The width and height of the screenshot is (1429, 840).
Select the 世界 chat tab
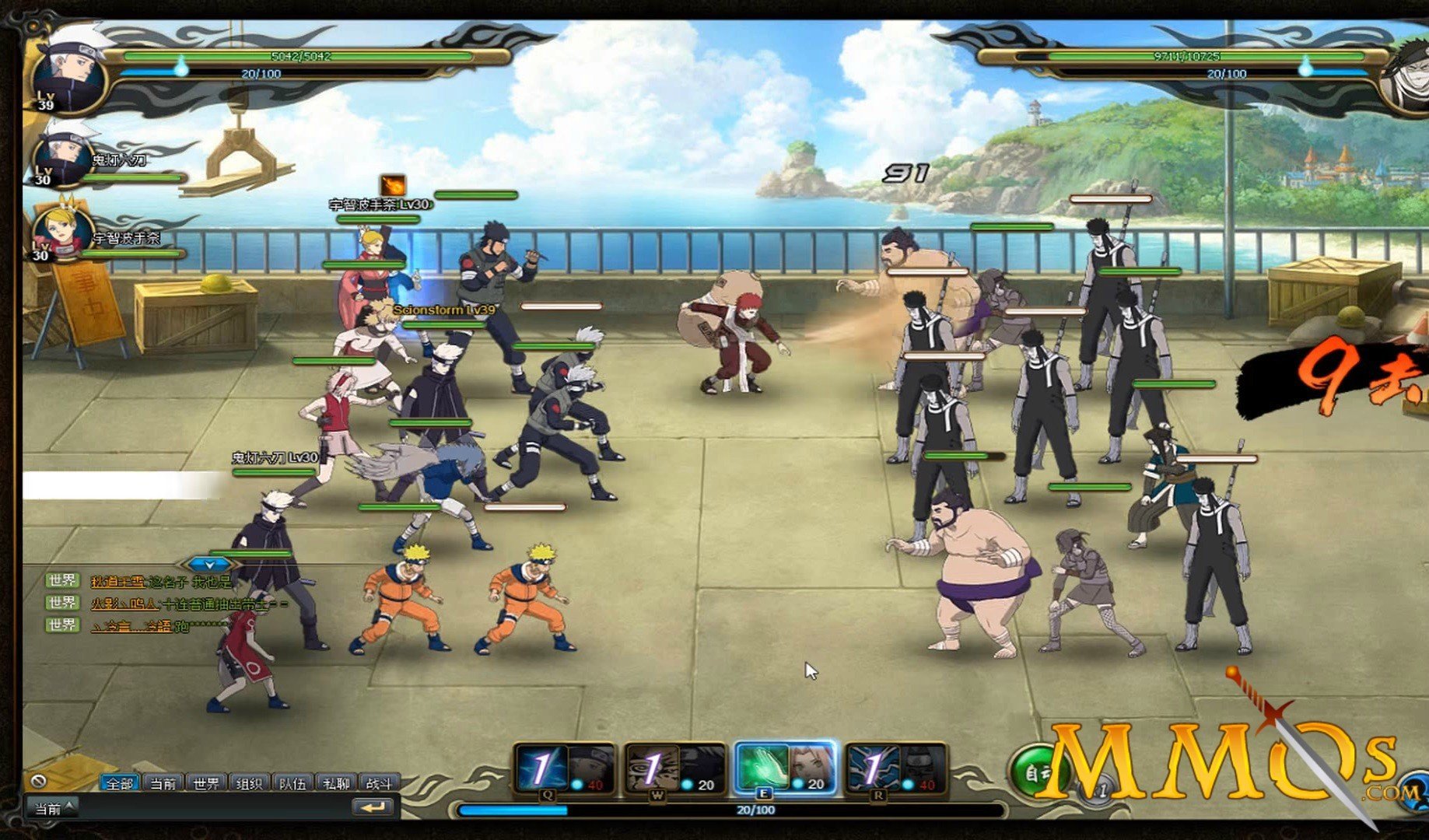(206, 783)
